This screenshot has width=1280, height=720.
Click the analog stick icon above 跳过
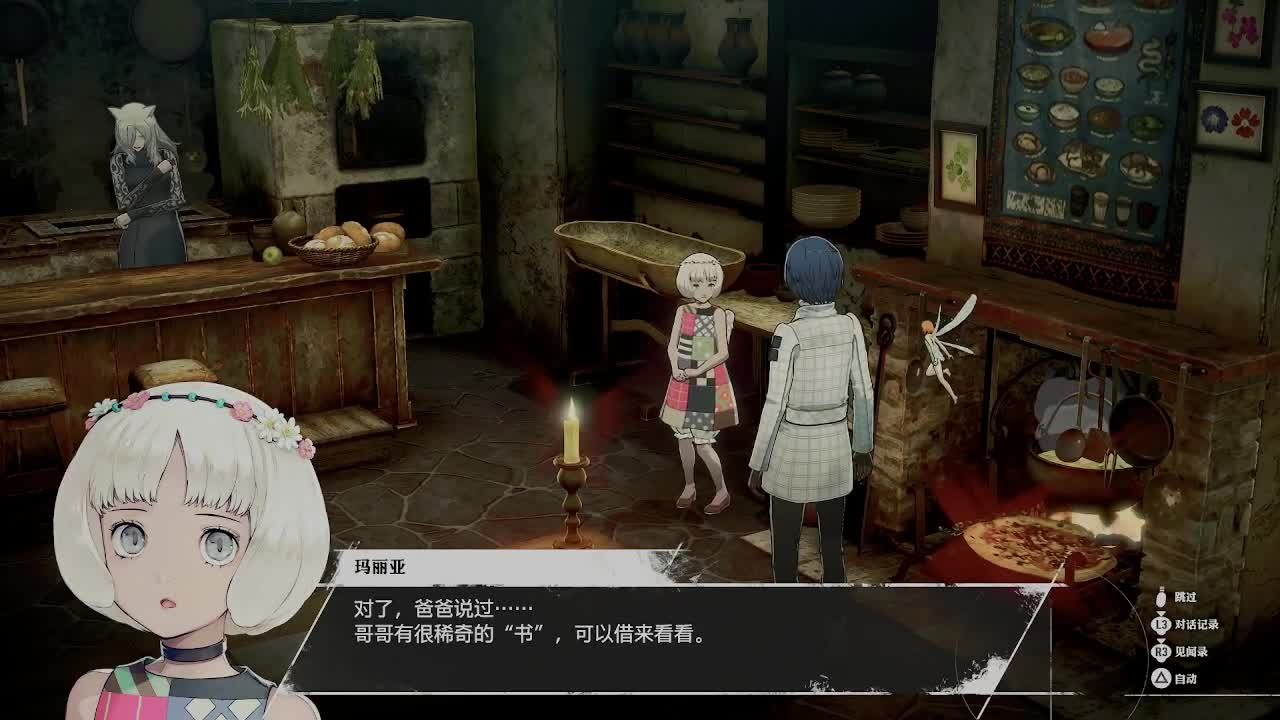1161,597
